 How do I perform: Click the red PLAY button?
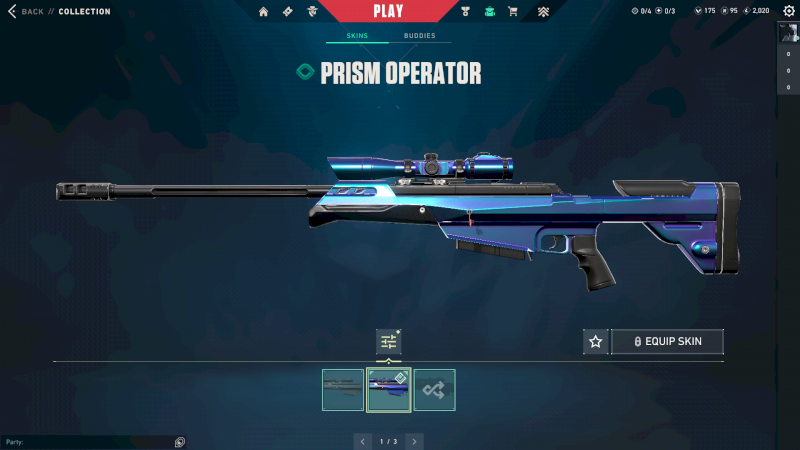388,11
